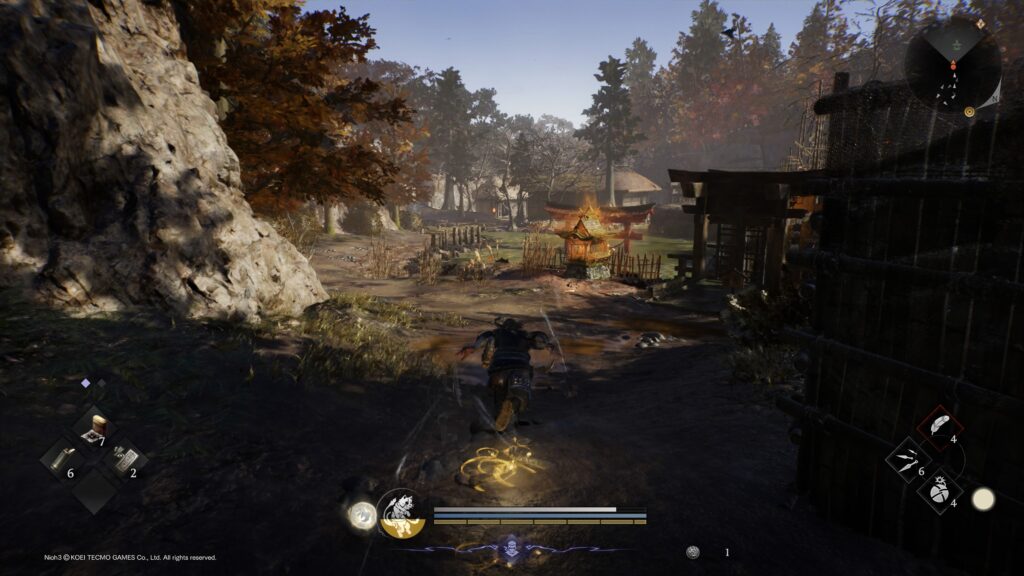Click the samurai style emblem under the bars

pyautogui.click(x=511, y=547)
